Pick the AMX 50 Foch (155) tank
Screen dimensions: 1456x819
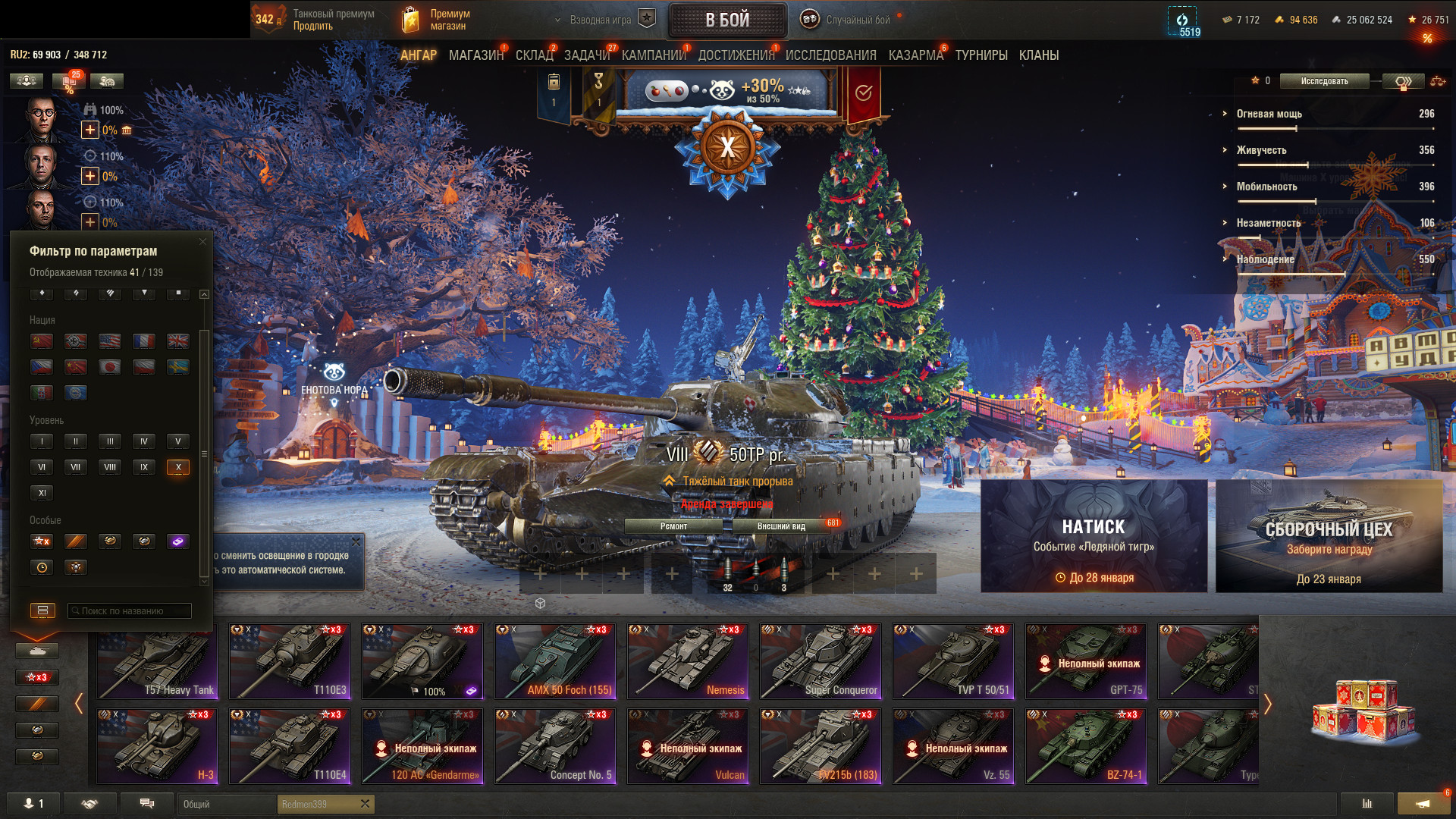tap(555, 661)
